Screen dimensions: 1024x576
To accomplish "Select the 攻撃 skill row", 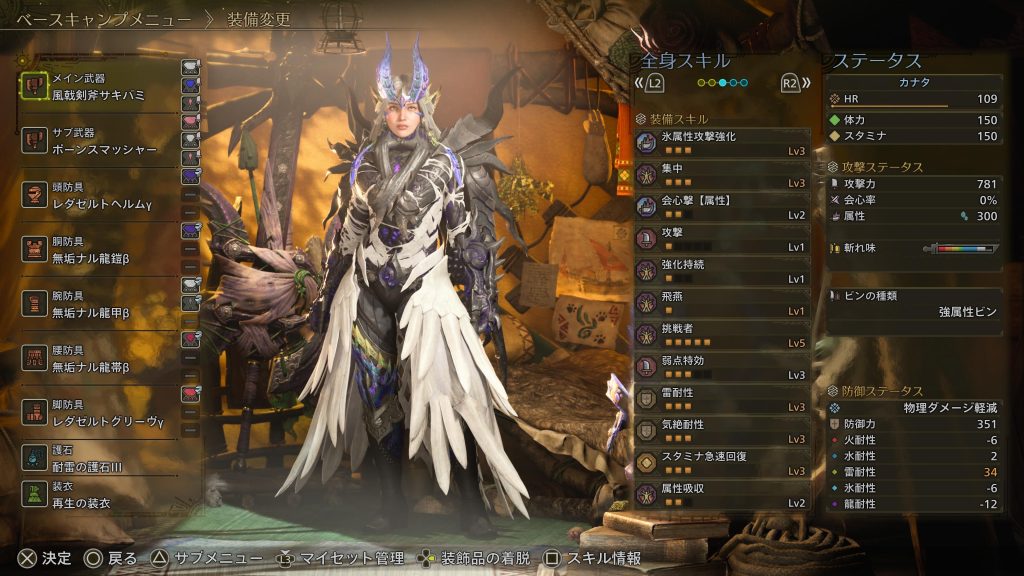I will [x=722, y=239].
